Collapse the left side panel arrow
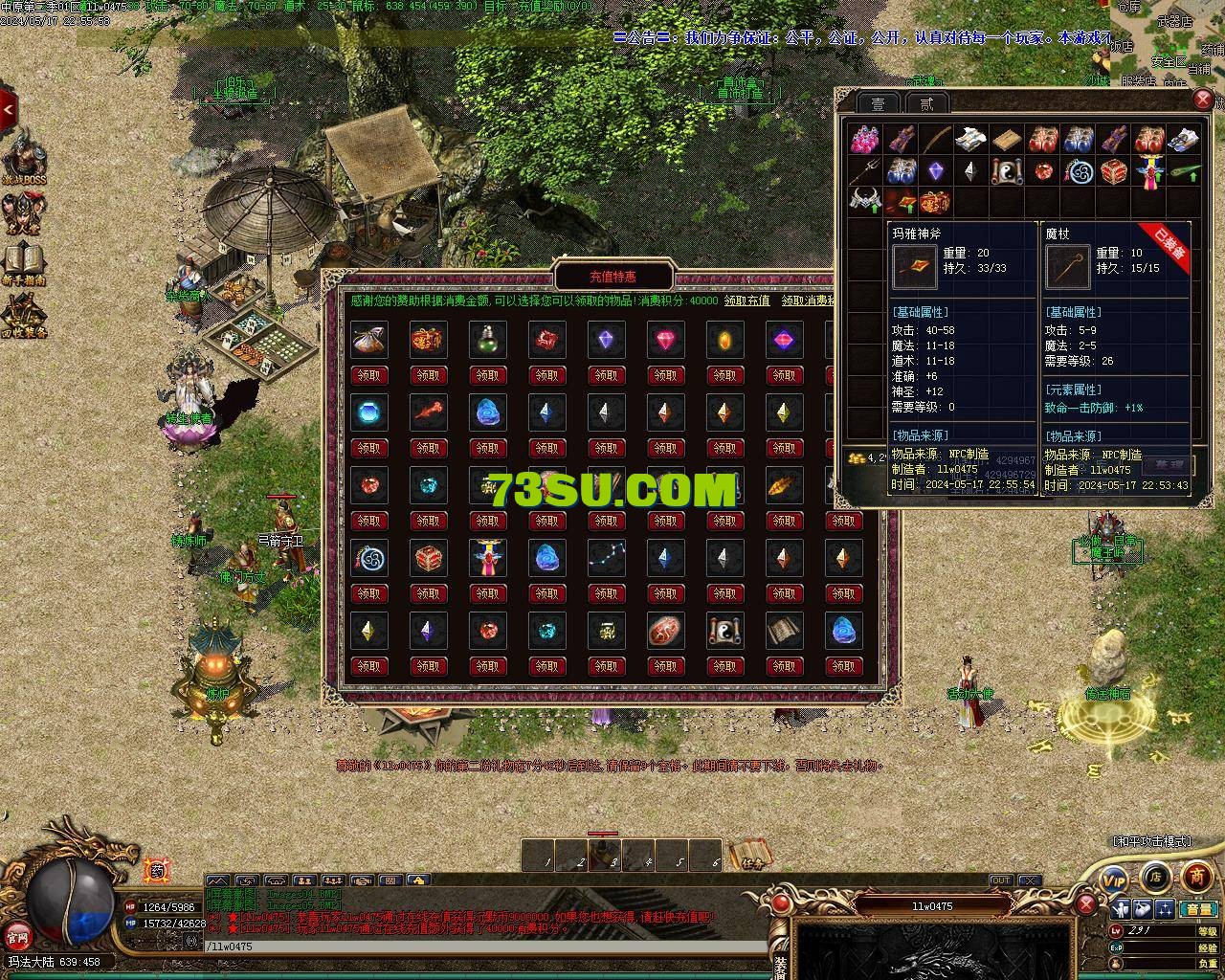The width and height of the screenshot is (1225, 980). tap(8, 109)
